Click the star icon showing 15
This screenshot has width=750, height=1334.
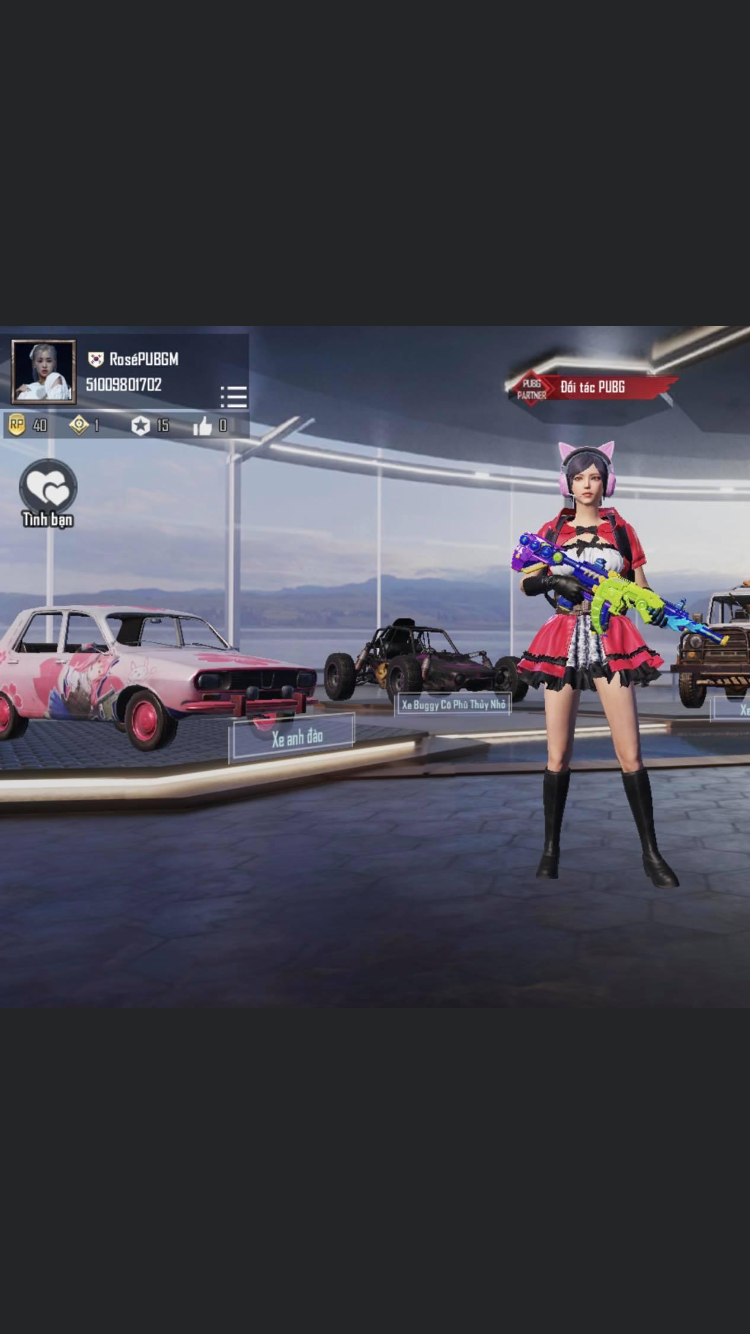coord(141,426)
